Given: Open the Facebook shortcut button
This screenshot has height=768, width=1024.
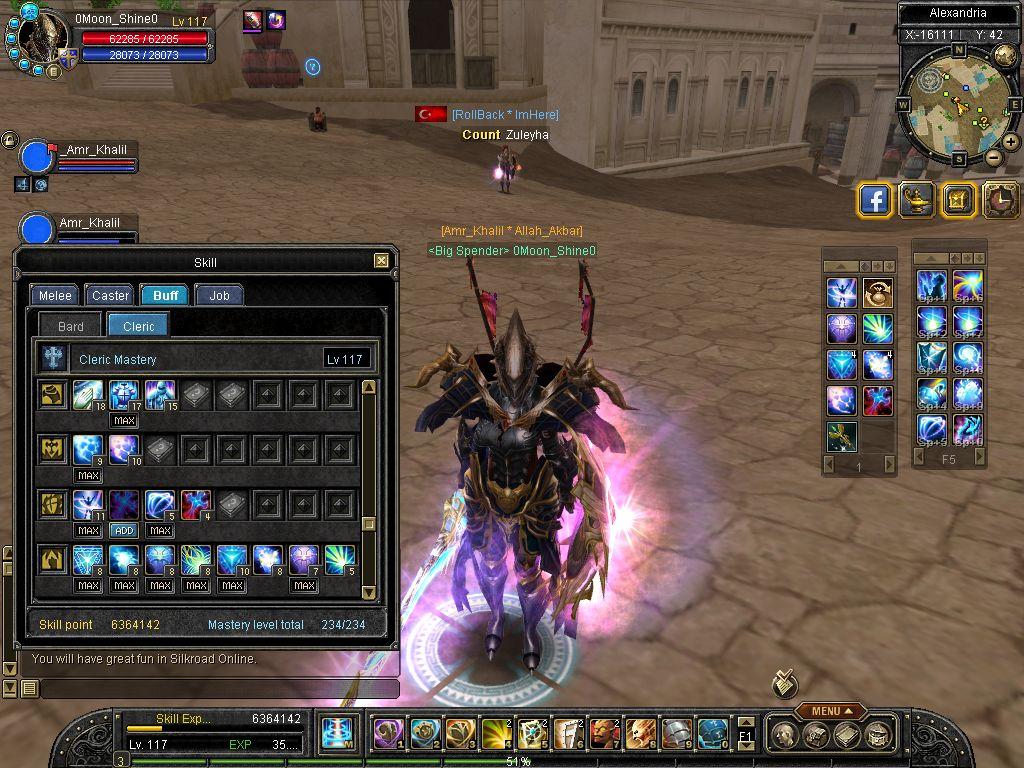Looking at the screenshot, I should click(875, 200).
